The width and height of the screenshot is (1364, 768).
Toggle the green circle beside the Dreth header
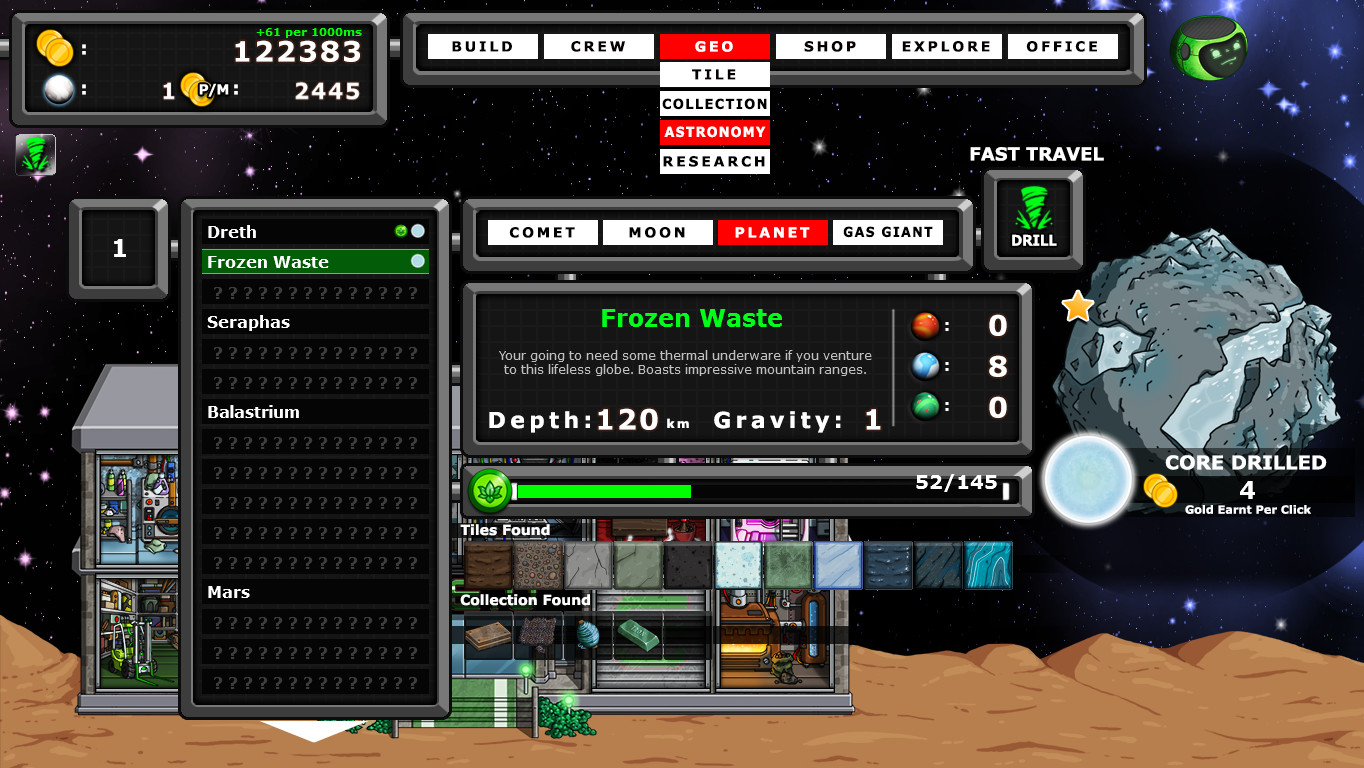[x=402, y=232]
